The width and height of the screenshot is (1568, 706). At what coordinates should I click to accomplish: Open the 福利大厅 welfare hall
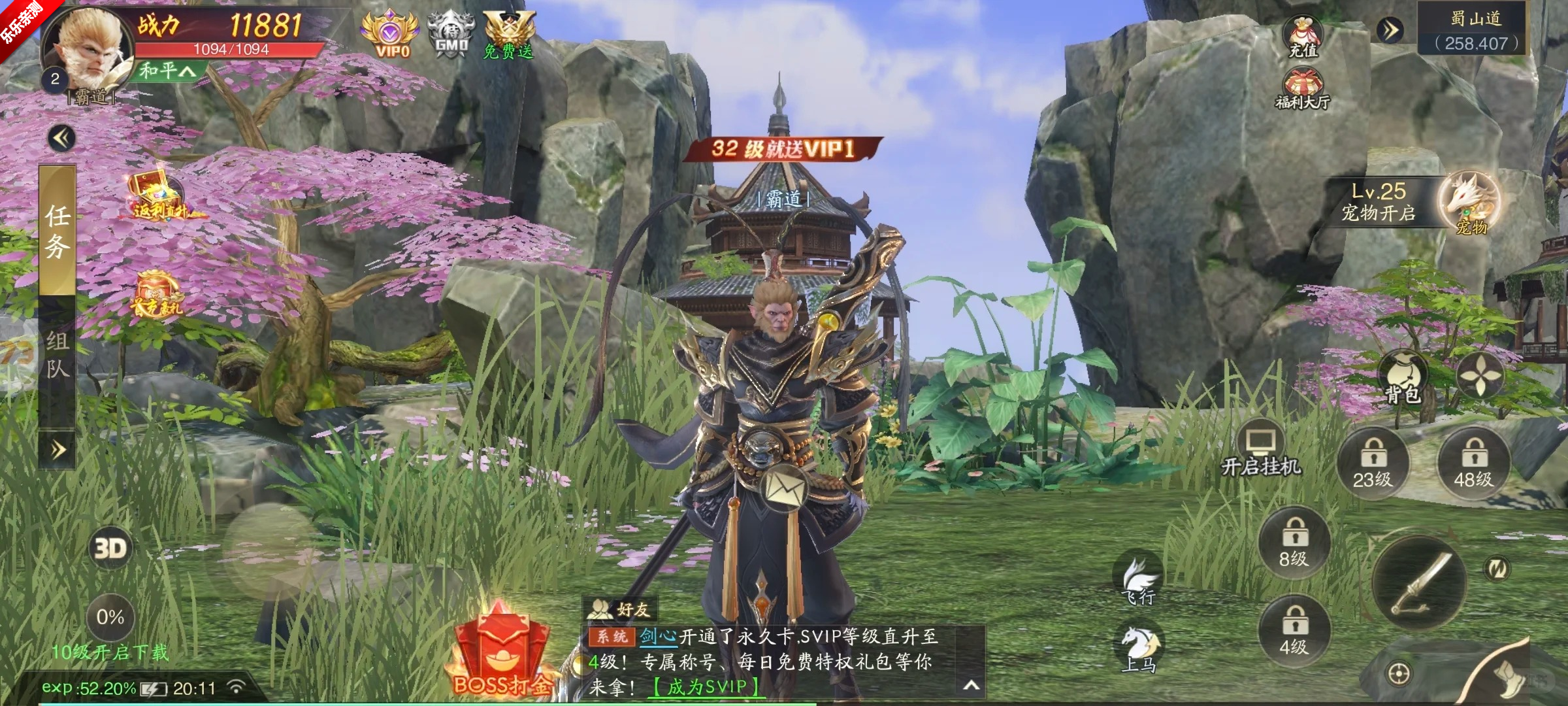click(x=1302, y=89)
